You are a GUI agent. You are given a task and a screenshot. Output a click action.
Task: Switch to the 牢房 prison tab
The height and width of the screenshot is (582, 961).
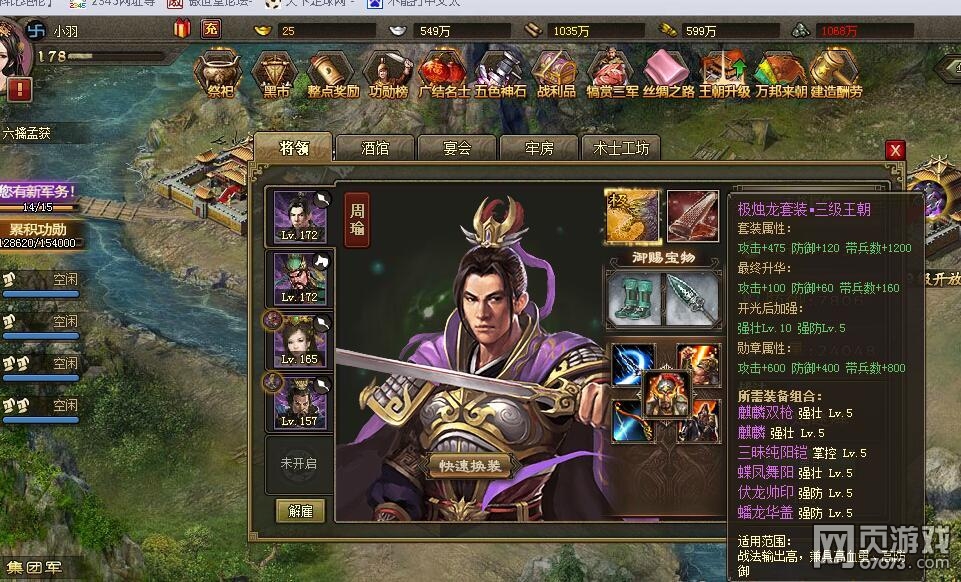[539, 148]
